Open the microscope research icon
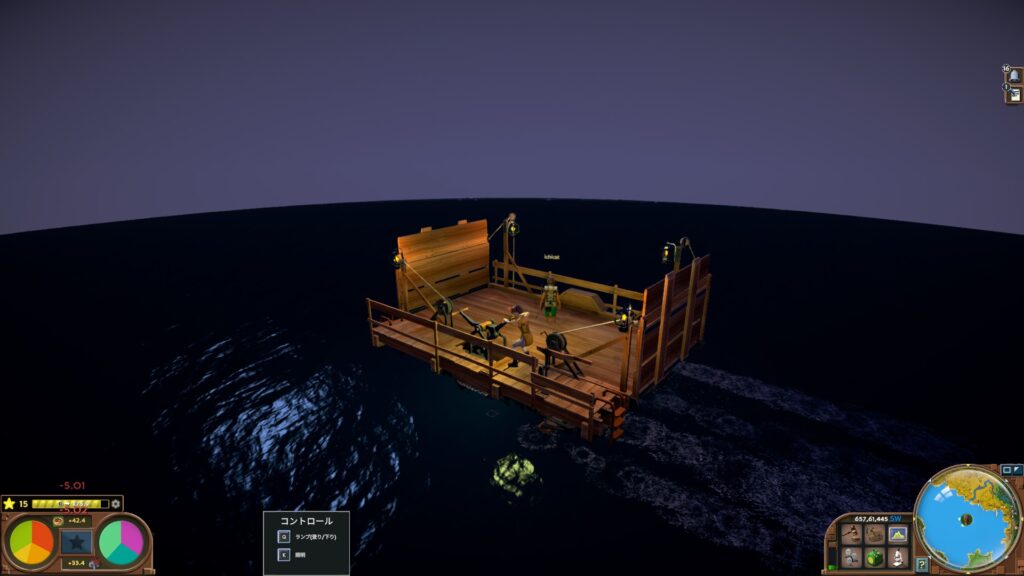Screen dimensions: 1024x576 pyautogui.click(x=898, y=557)
